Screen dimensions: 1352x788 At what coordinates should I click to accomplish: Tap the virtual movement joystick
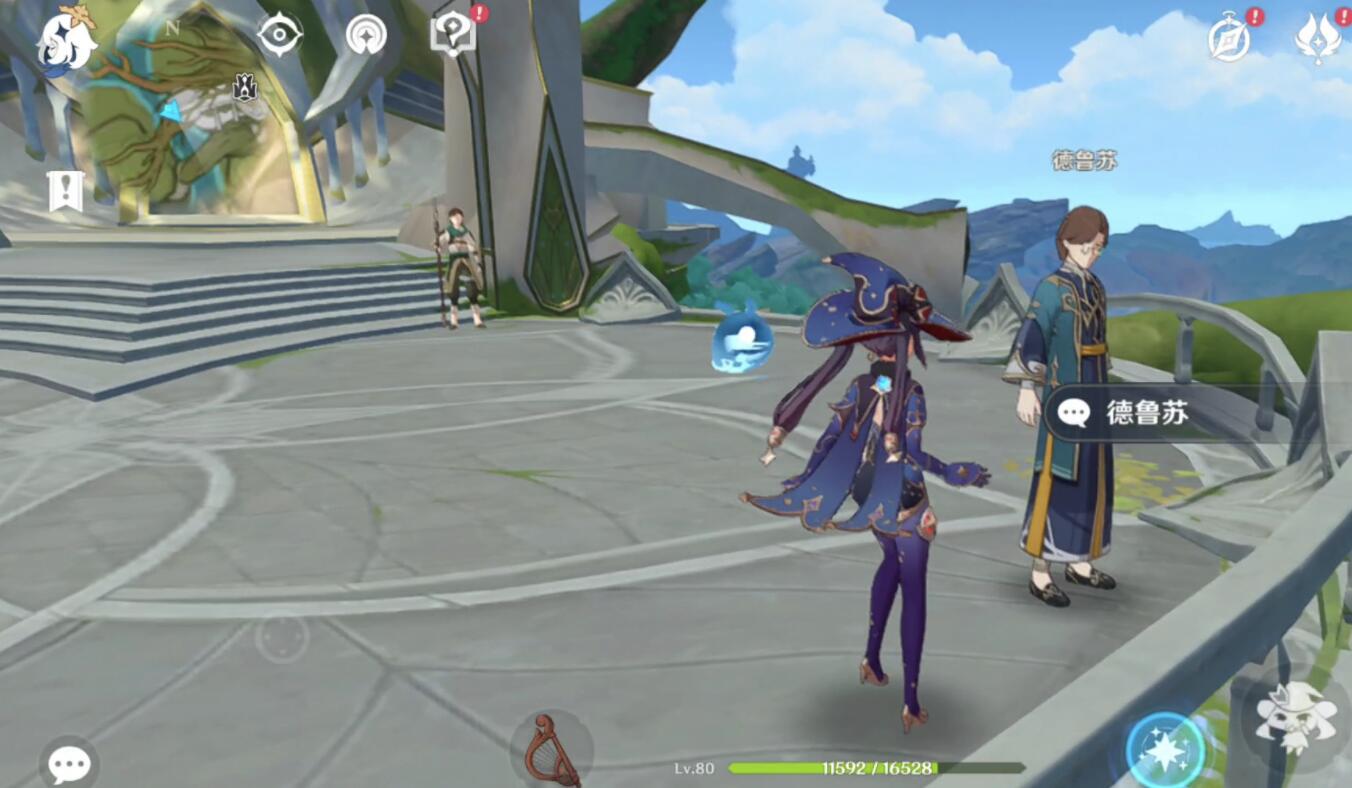point(282,636)
